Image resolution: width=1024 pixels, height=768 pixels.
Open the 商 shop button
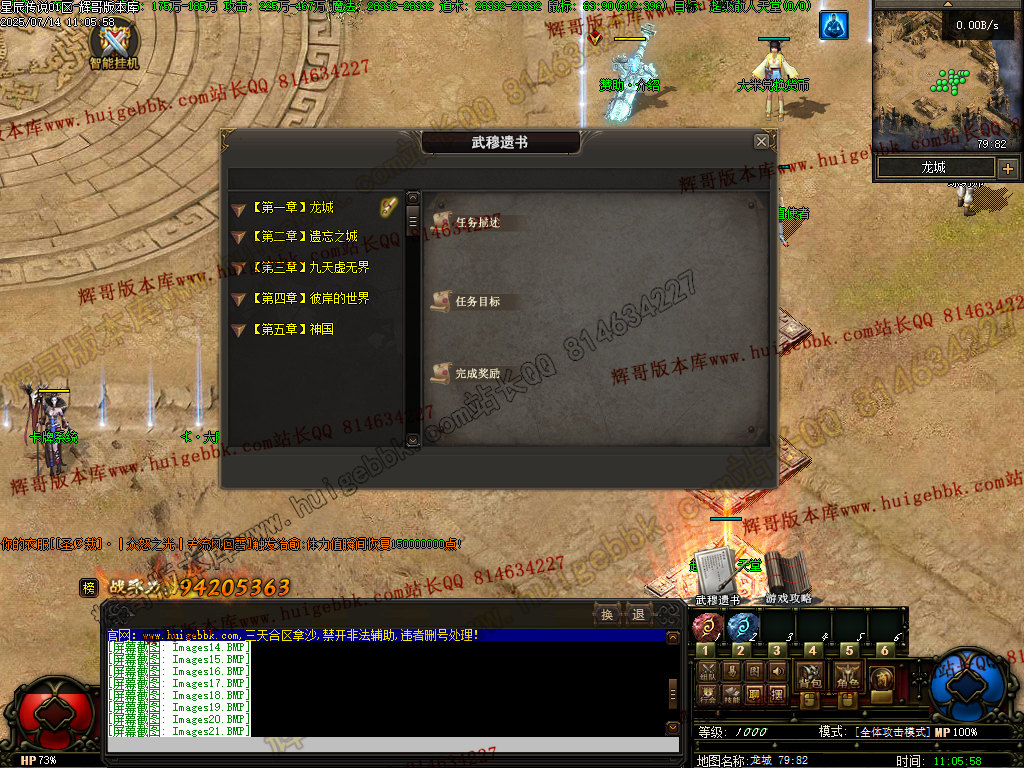(882, 678)
